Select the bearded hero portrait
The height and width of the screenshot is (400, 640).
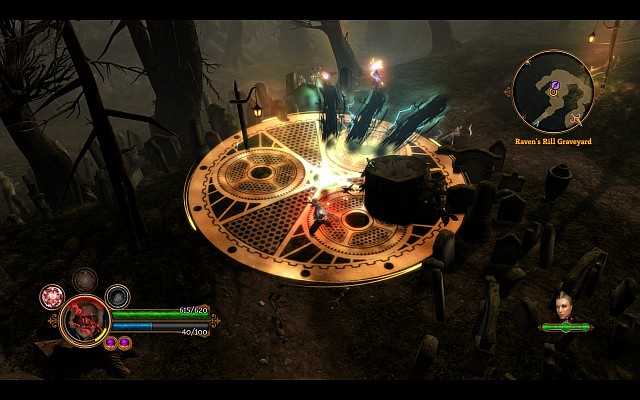(84, 320)
